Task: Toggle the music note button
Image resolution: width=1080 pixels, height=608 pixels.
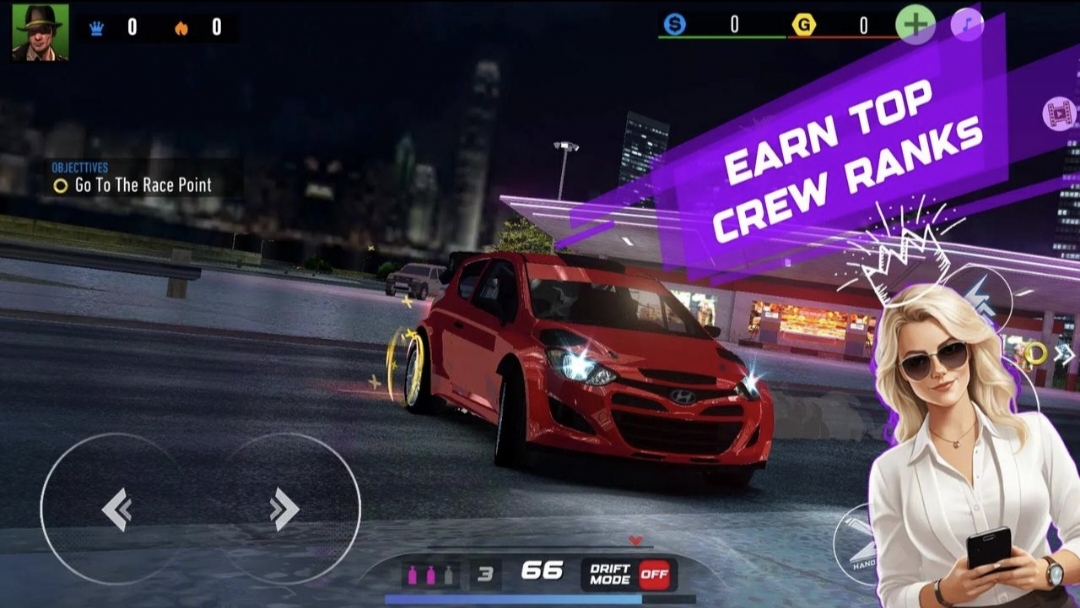Action: click(x=967, y=24)
